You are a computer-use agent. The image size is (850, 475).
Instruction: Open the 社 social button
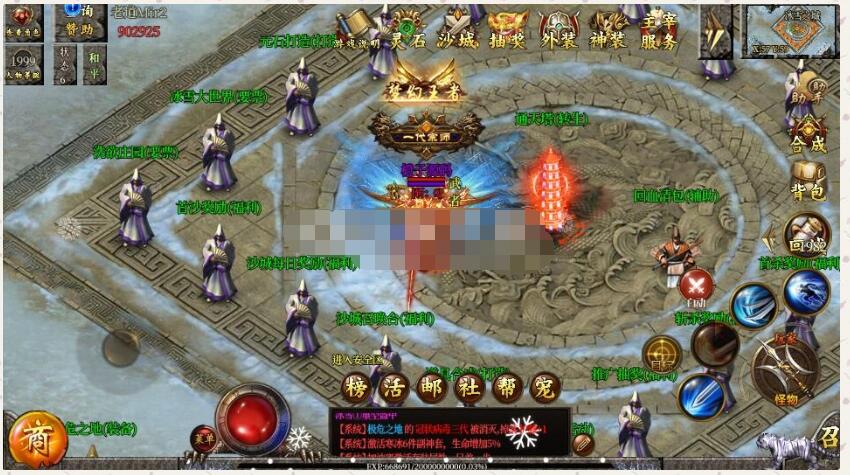470,387
